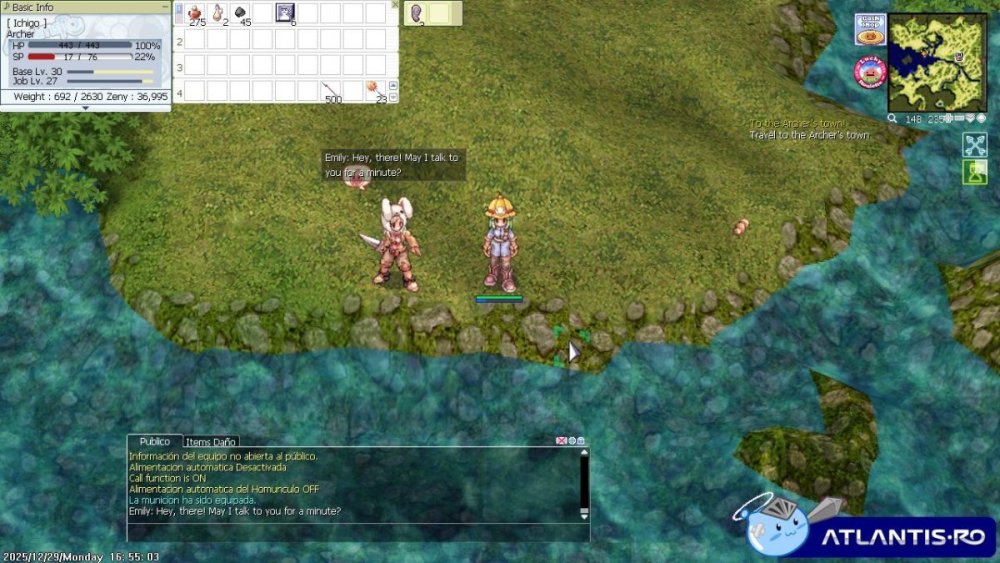This screenshot has width=1000, height=563.
Task: Activate the crossed arrows icon below minimap
Action: [974, 145]
